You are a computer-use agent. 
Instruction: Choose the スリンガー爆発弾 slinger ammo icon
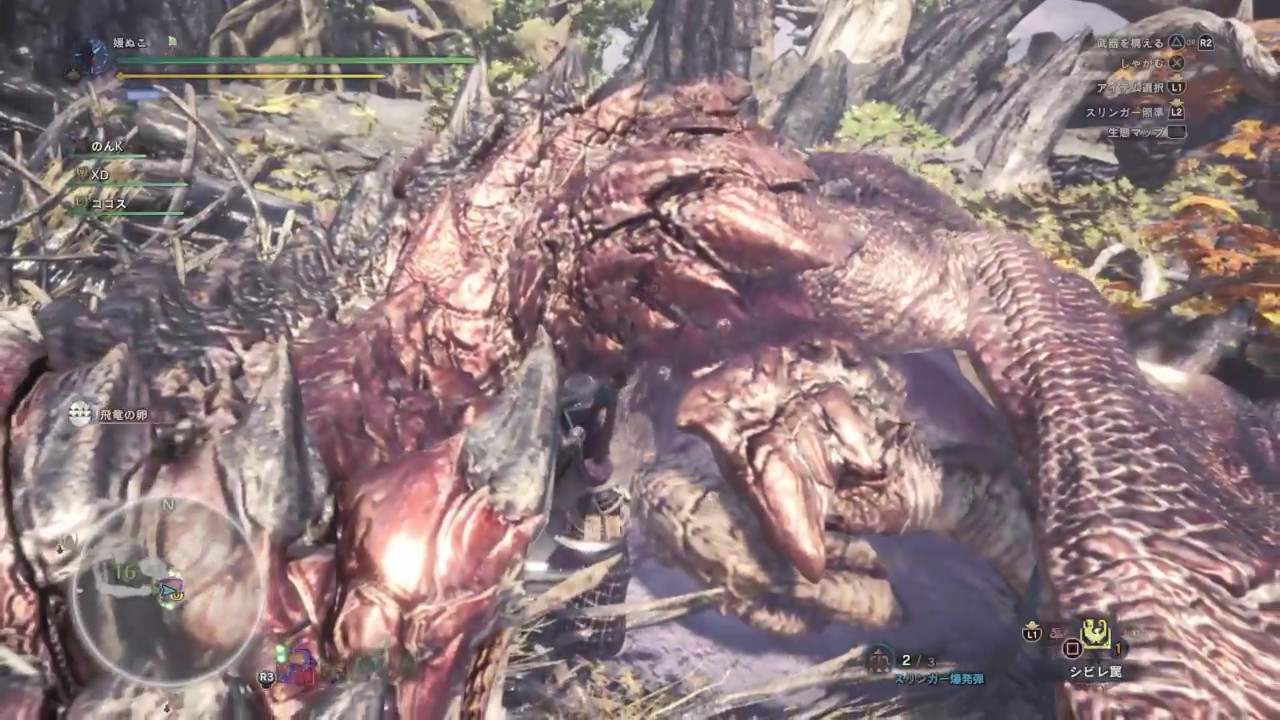pos(881,659)
